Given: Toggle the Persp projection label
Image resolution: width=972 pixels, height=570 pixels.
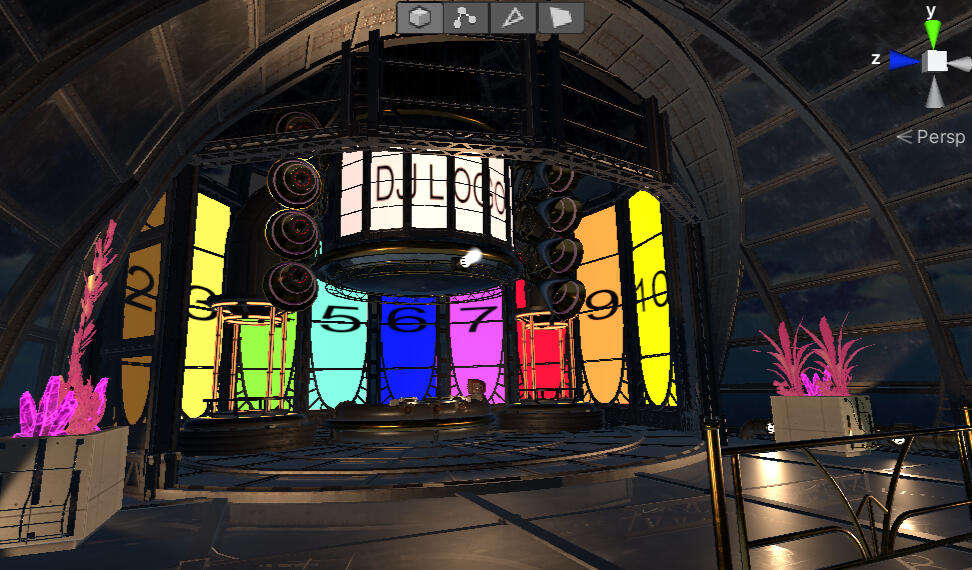Looking at the screenshot, I should pyautogui.click(x=931, y=137).
